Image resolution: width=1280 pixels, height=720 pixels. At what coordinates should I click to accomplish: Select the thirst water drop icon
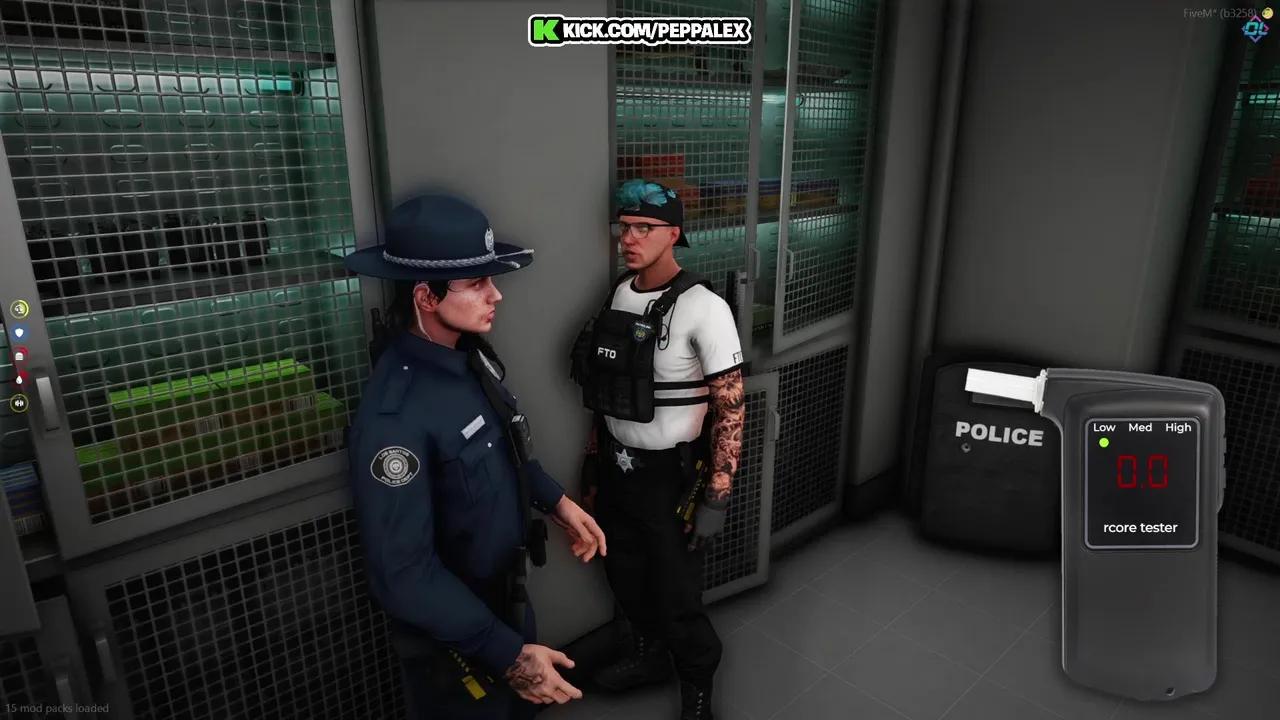(19, 379)
